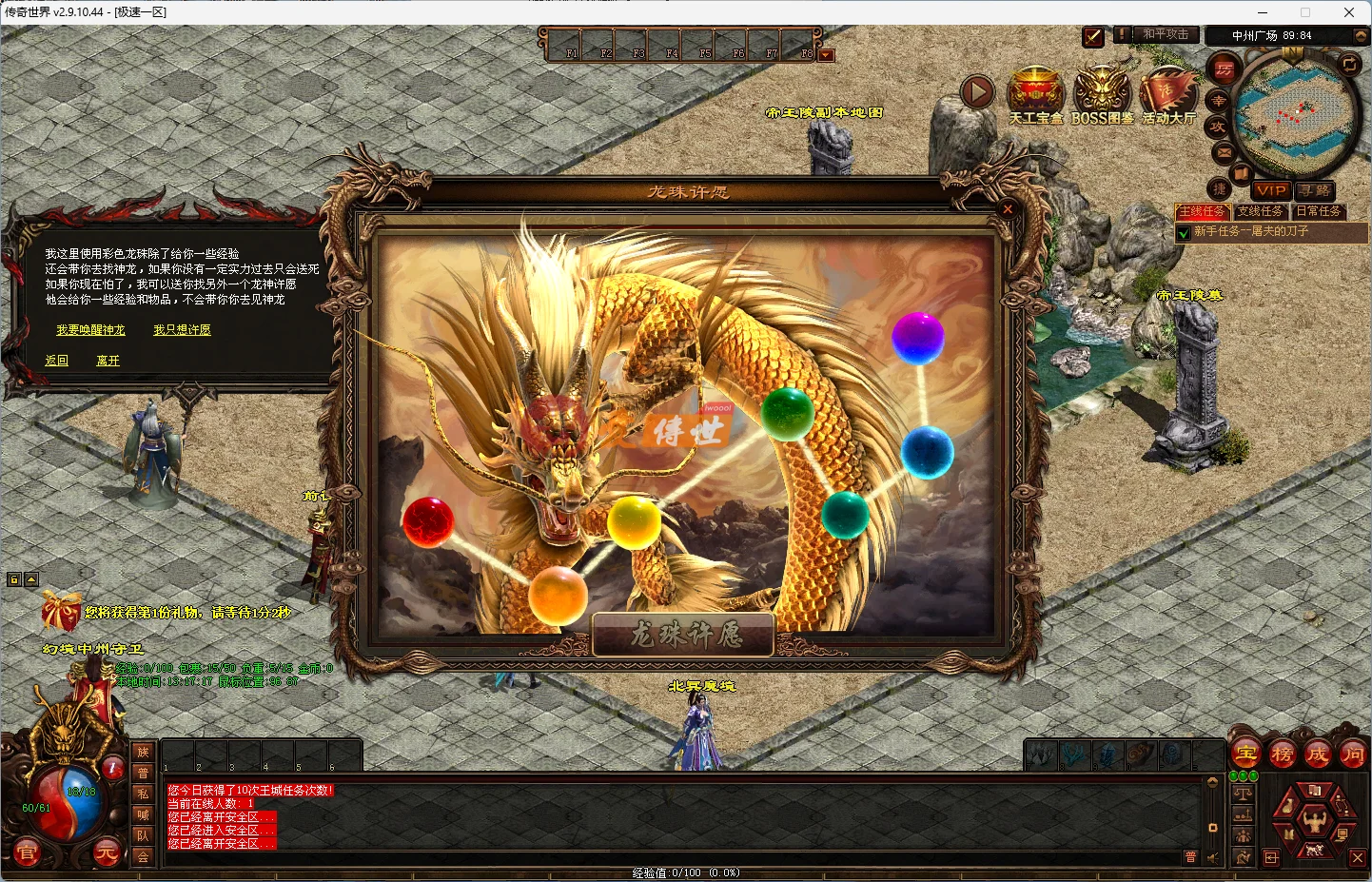The image size is (1372, 882).
Task: Click the 成 achievement orb button
Action: coord(1318,753)
